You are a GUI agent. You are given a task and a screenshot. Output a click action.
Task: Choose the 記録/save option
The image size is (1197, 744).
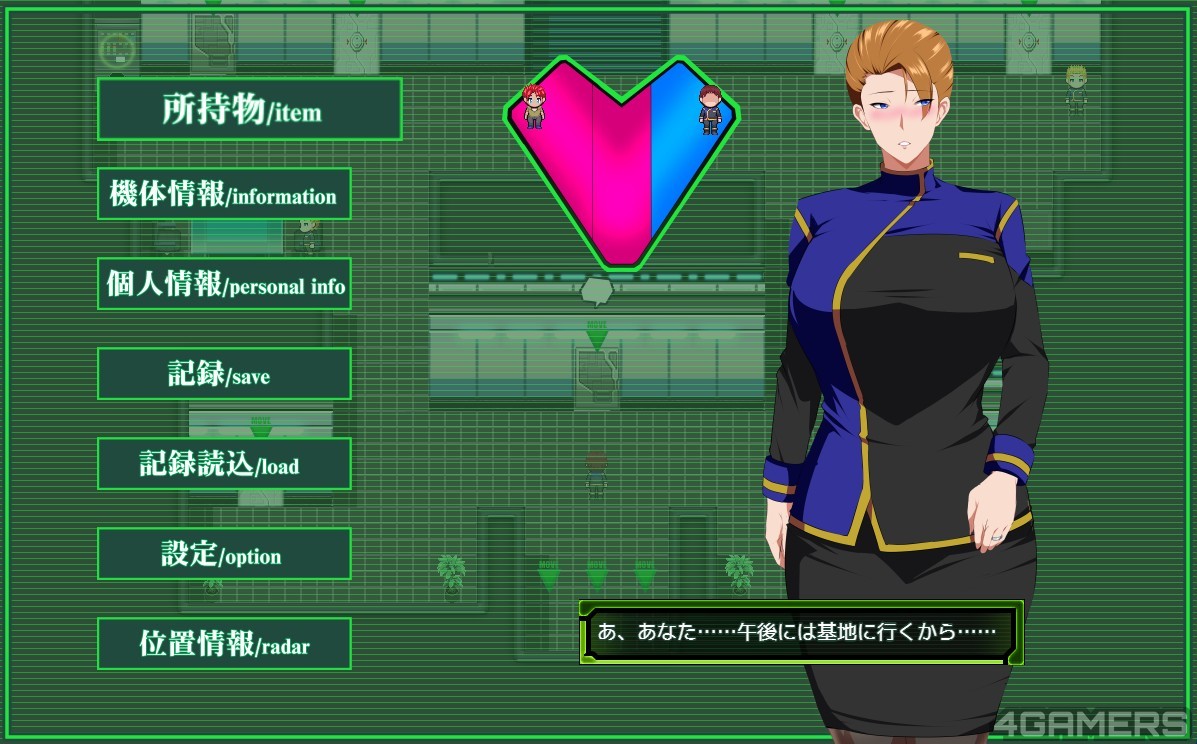pyautogui.click(x=224, y=374)
